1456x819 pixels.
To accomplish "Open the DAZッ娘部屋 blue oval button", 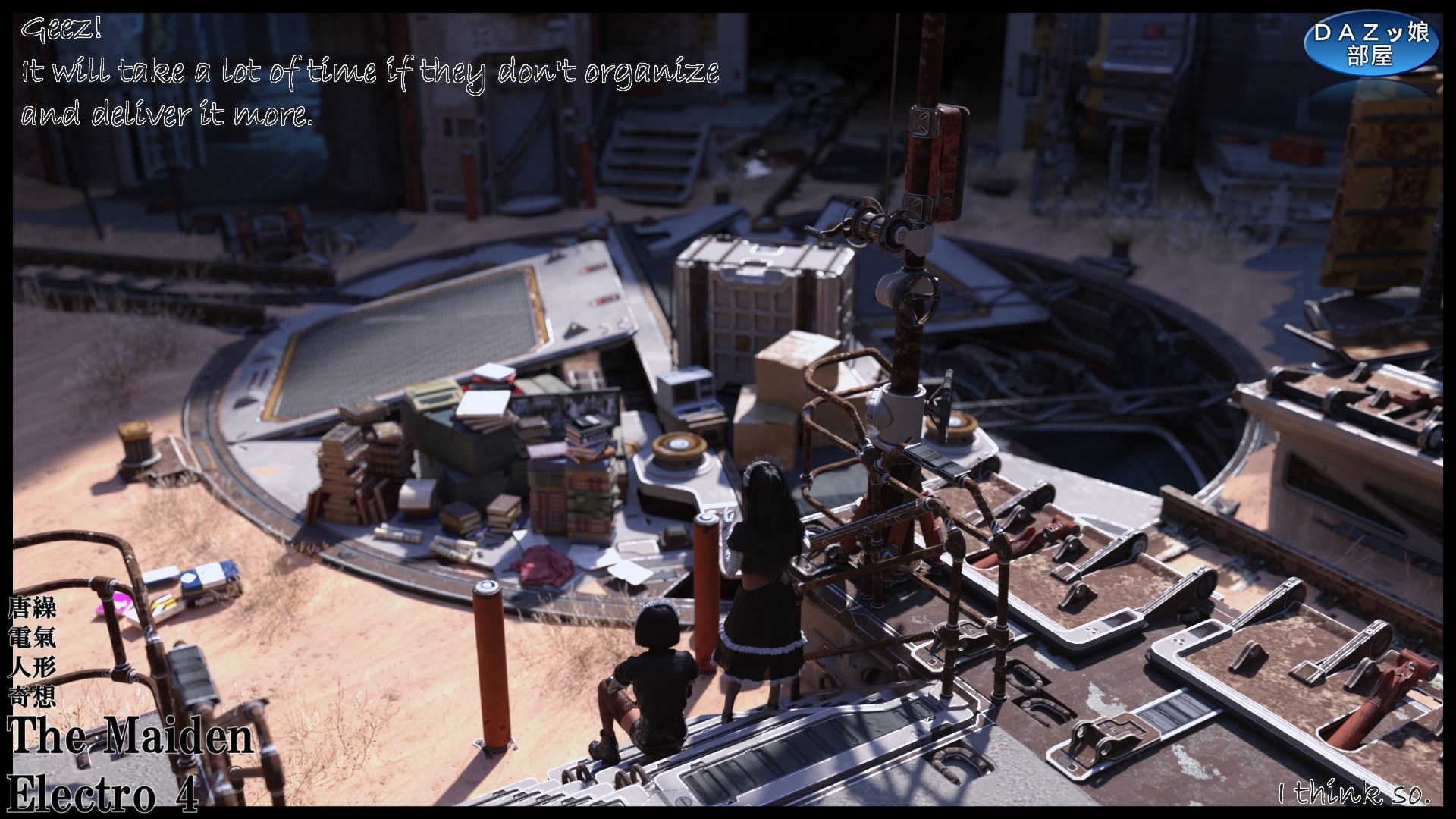I will coord(1371,44).
